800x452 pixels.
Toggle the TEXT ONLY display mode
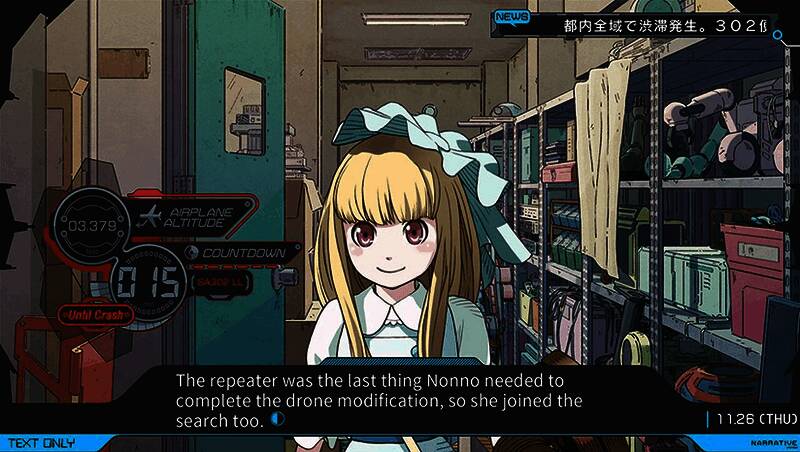pyautogui.click(x=42, y=442)
